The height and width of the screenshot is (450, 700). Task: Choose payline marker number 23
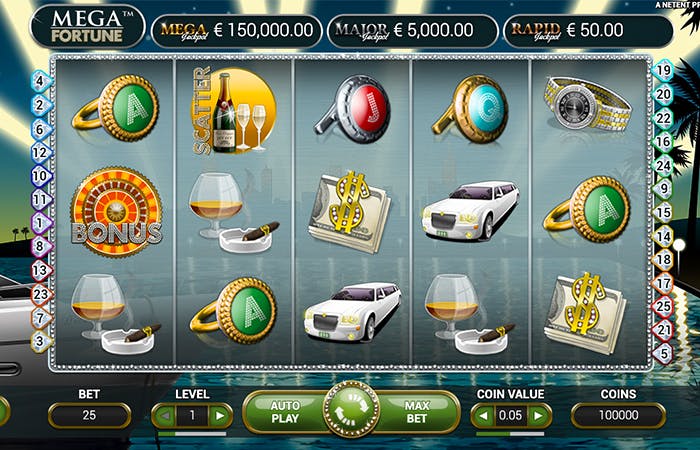coord(40,294)
